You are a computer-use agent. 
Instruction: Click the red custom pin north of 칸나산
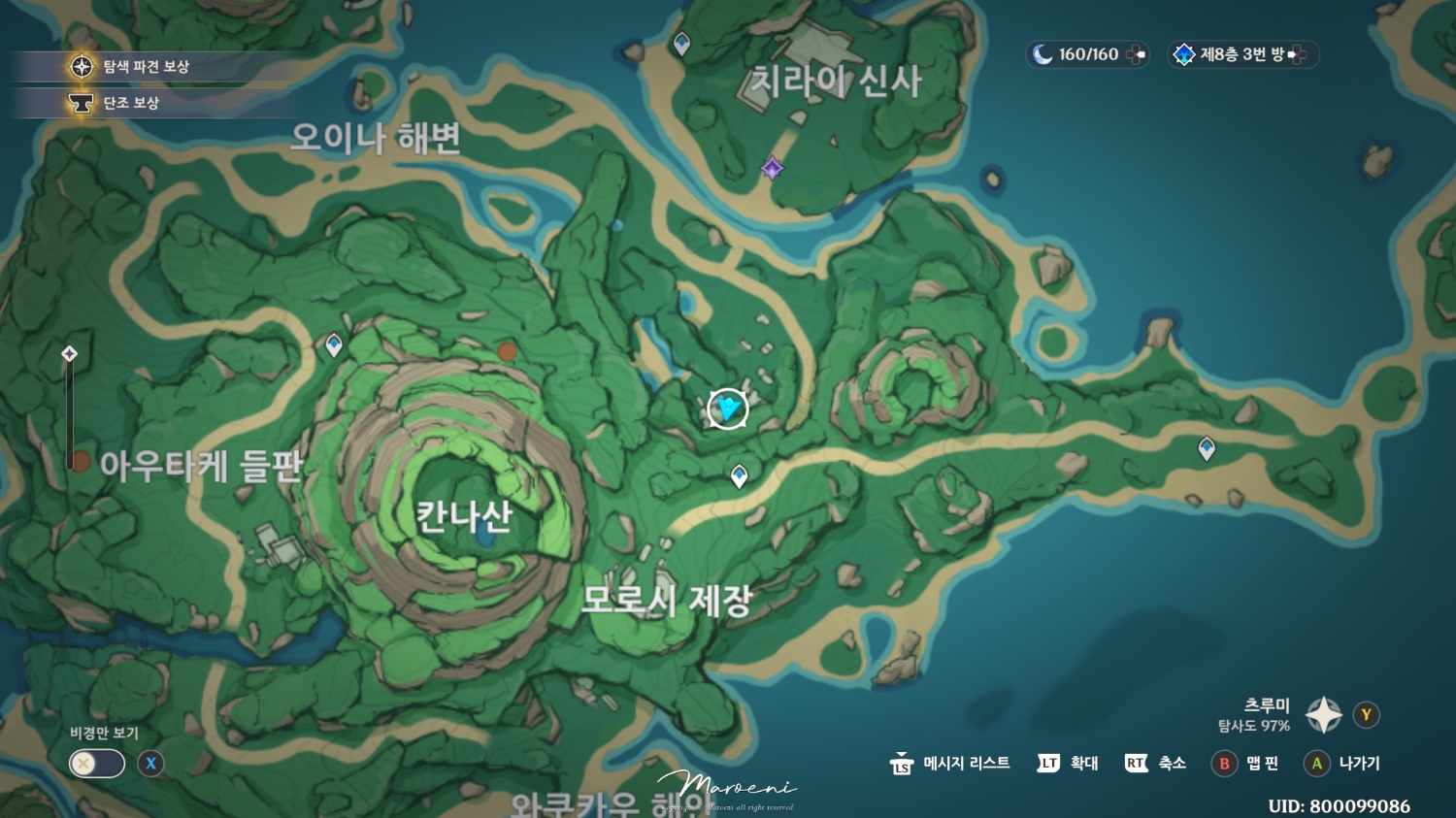click(x=508, y=352)
